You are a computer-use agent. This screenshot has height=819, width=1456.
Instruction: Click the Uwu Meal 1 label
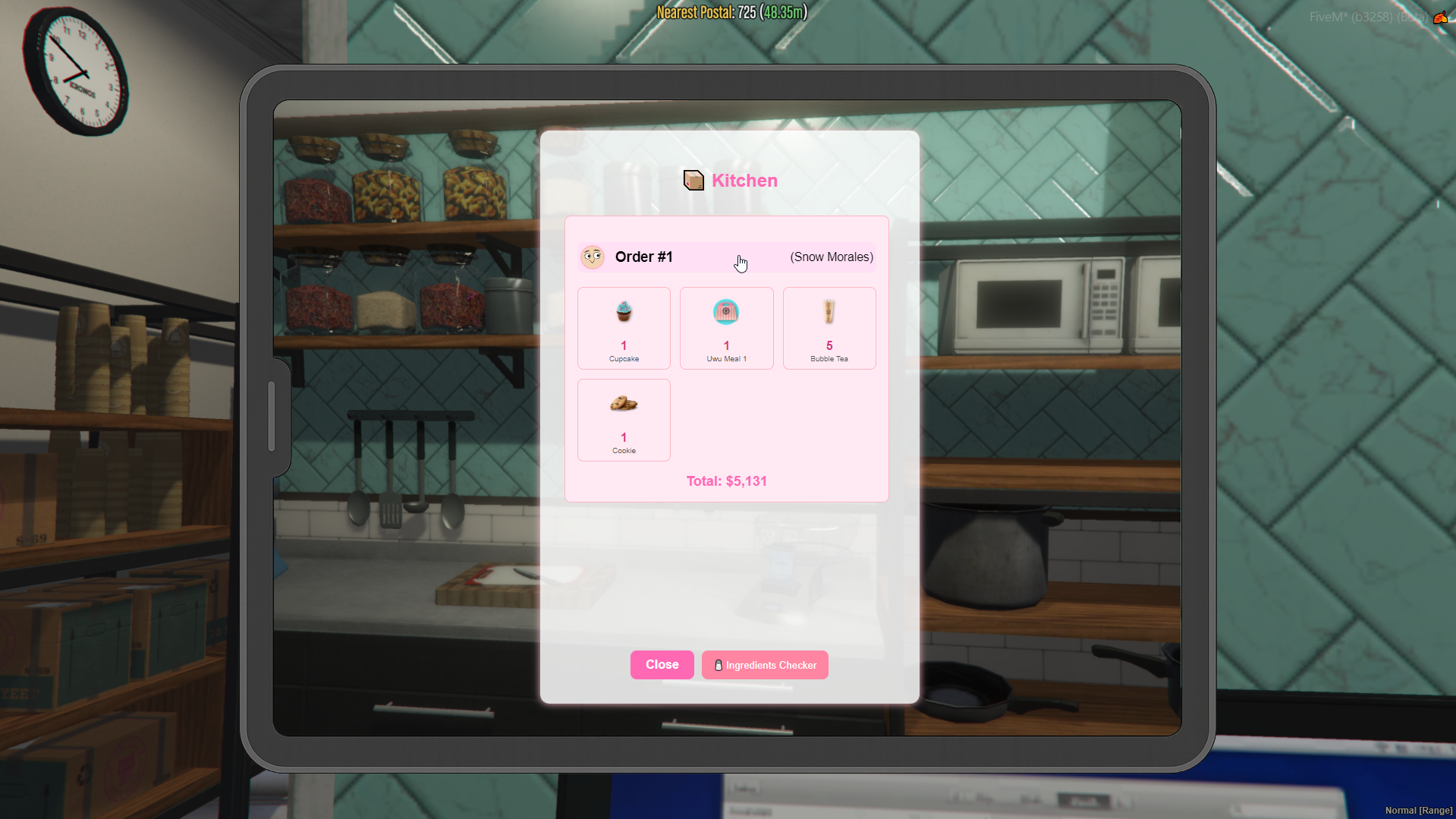726,358
